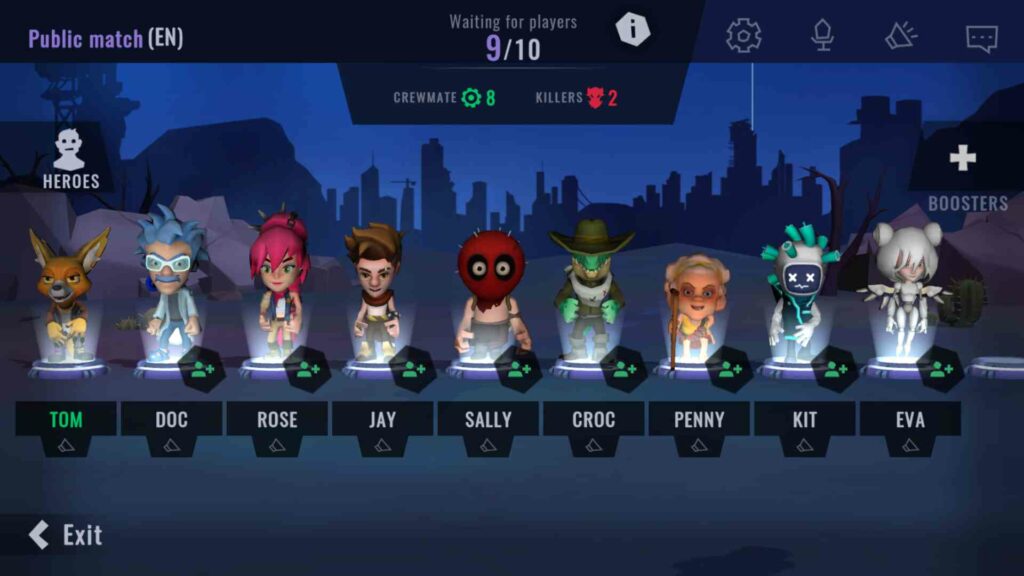Viewport: 1024px width, 576px height.
Task: Select the Tom player name plate
Action: [65, 419]
